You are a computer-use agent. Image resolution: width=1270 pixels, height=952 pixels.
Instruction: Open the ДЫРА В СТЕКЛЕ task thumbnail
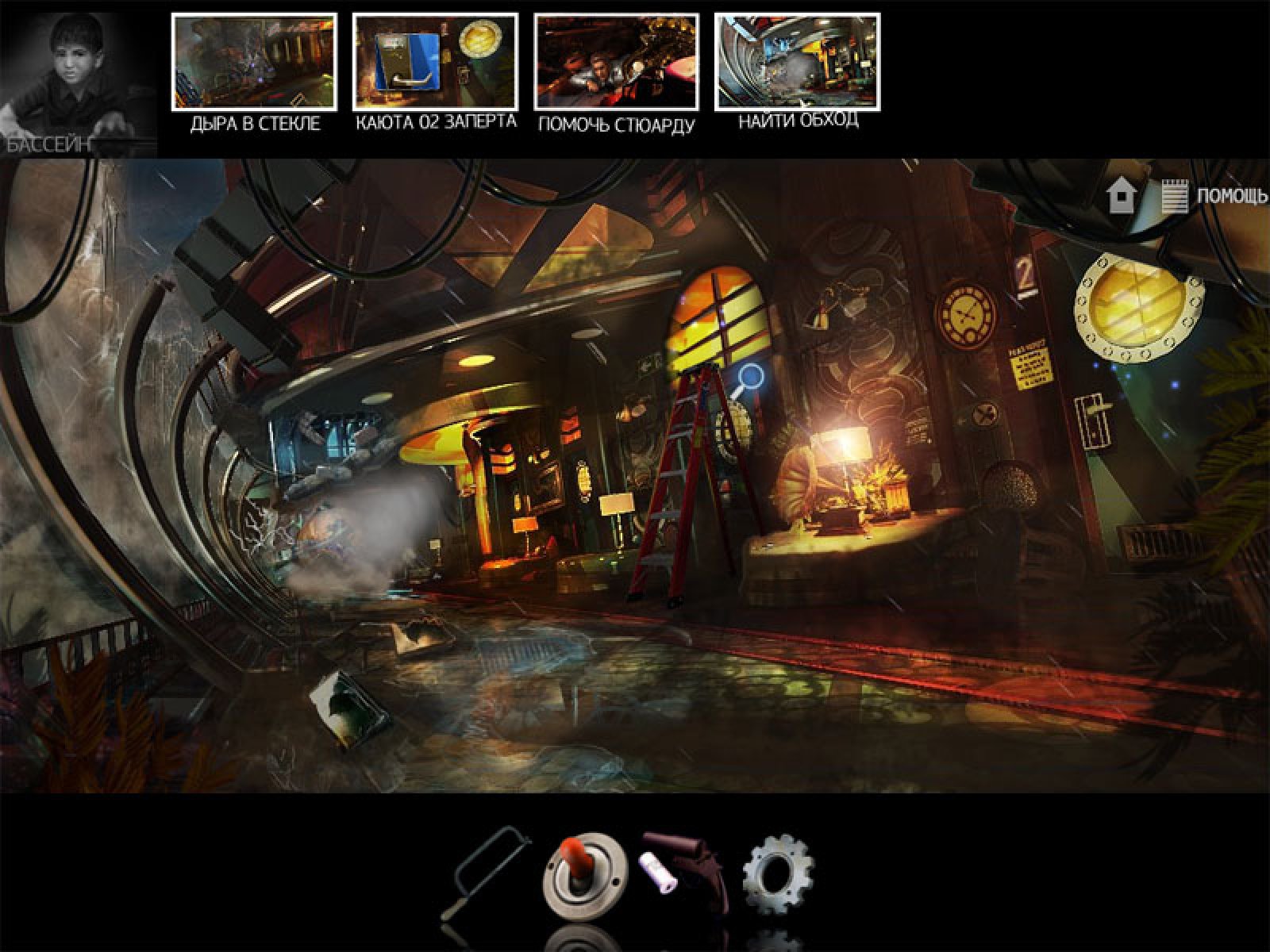[x=254, y=62]
